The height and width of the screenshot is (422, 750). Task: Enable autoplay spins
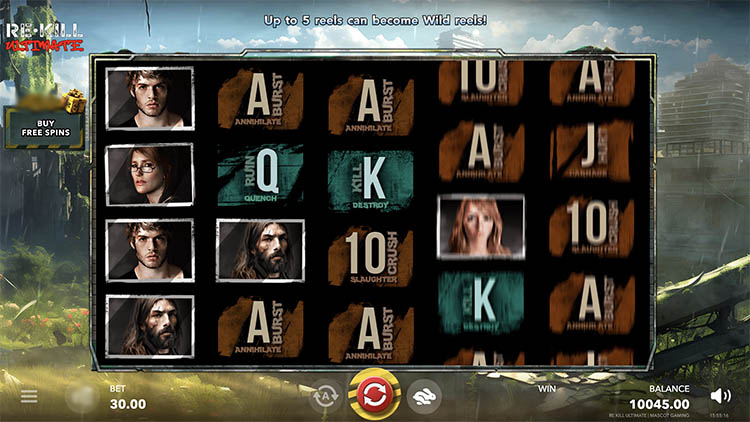click(325, 396)
